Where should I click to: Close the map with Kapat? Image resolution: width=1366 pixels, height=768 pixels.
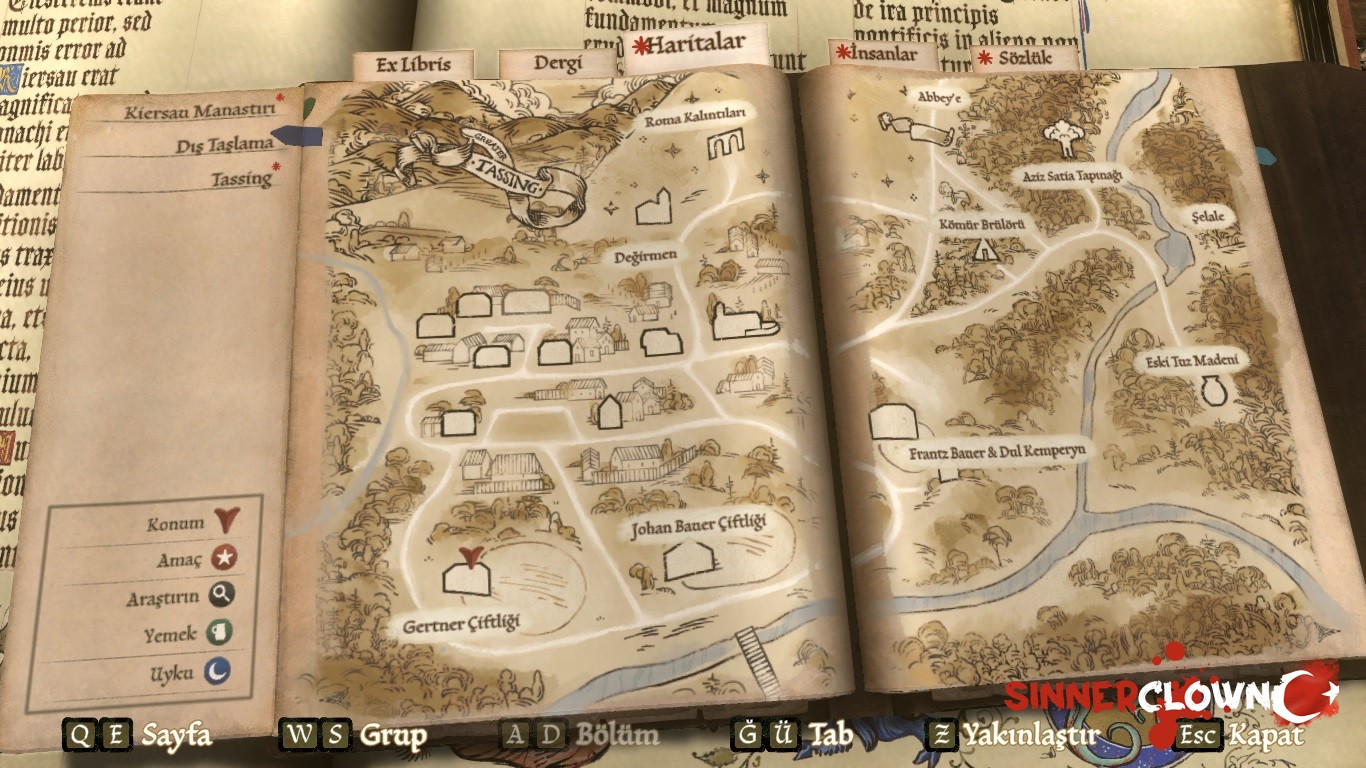pyautogui.click(x=1265, y=736)
